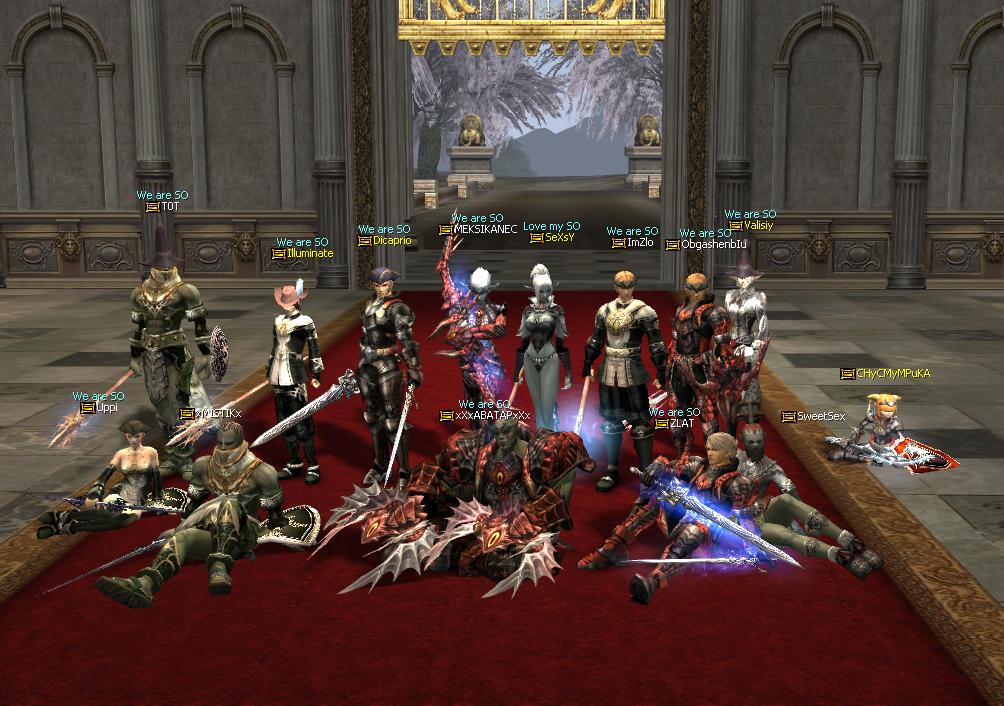
Task: Choose the ImZlo player nameplate
Action: (639, 243)
